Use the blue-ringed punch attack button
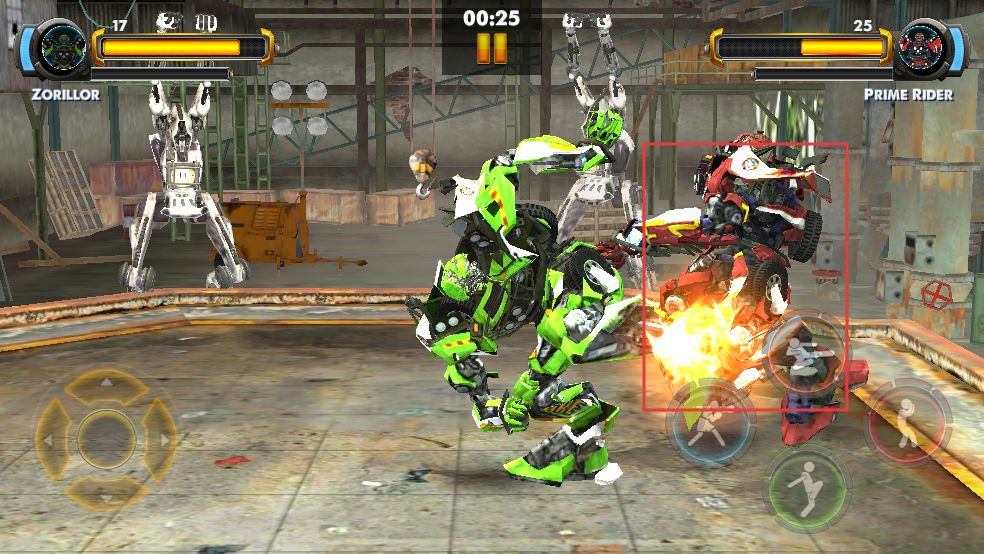 [x=711, y=421]
